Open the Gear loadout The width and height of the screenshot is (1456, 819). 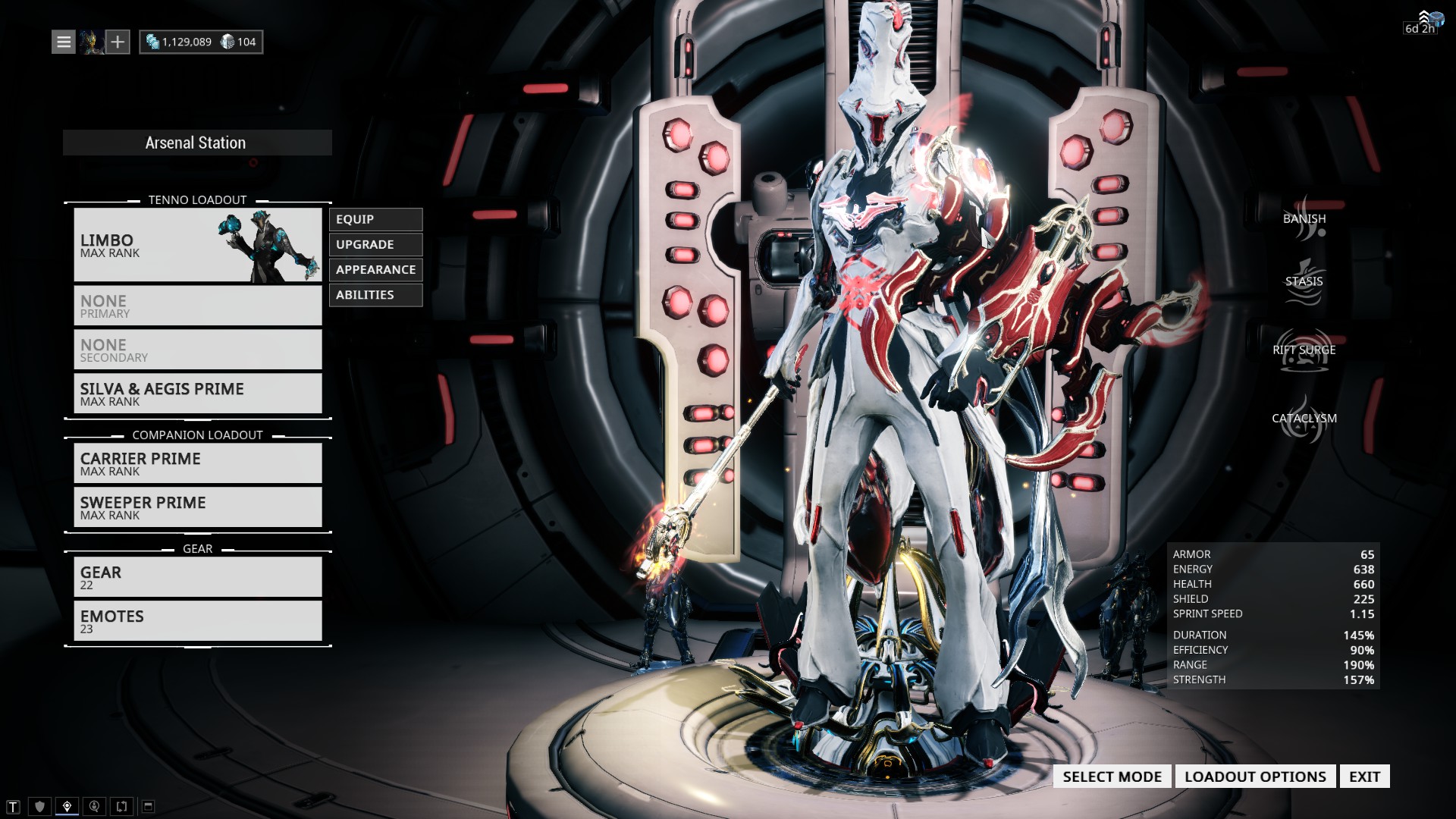[197, 577]
